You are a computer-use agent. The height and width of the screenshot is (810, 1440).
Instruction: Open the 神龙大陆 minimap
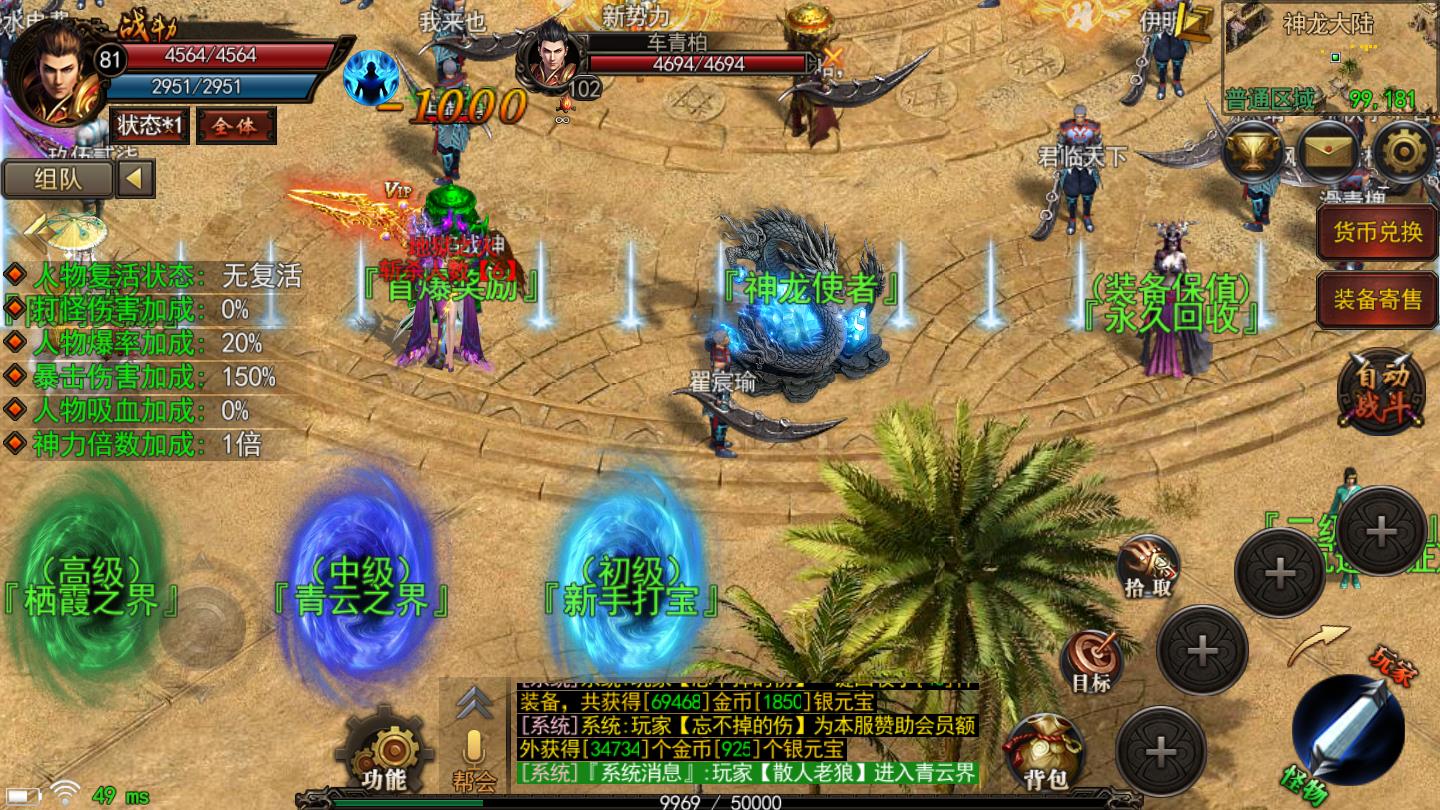(x=1328, y=55)
